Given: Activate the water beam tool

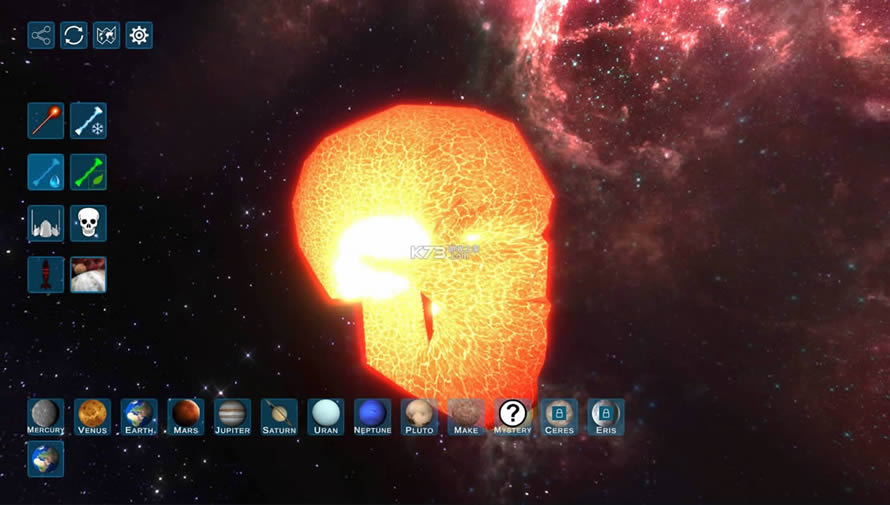Looking at the screenshot, I should pos(46,172).
